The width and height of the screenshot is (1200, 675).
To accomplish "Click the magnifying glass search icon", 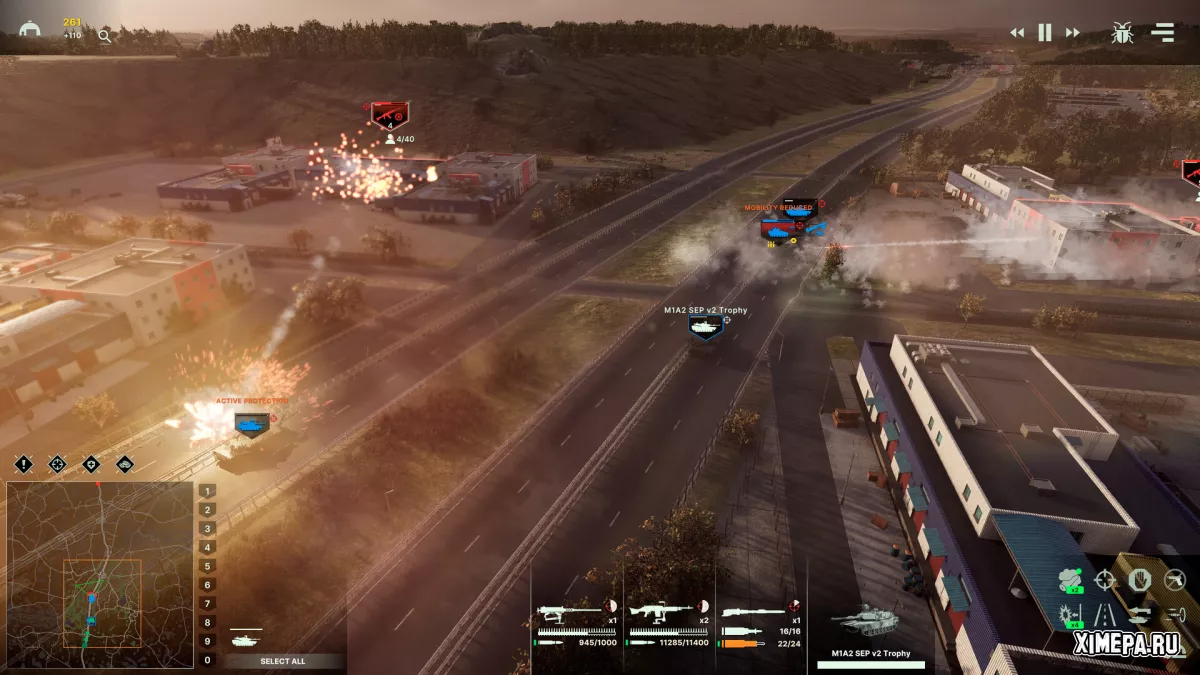I will tap(105, 37).
